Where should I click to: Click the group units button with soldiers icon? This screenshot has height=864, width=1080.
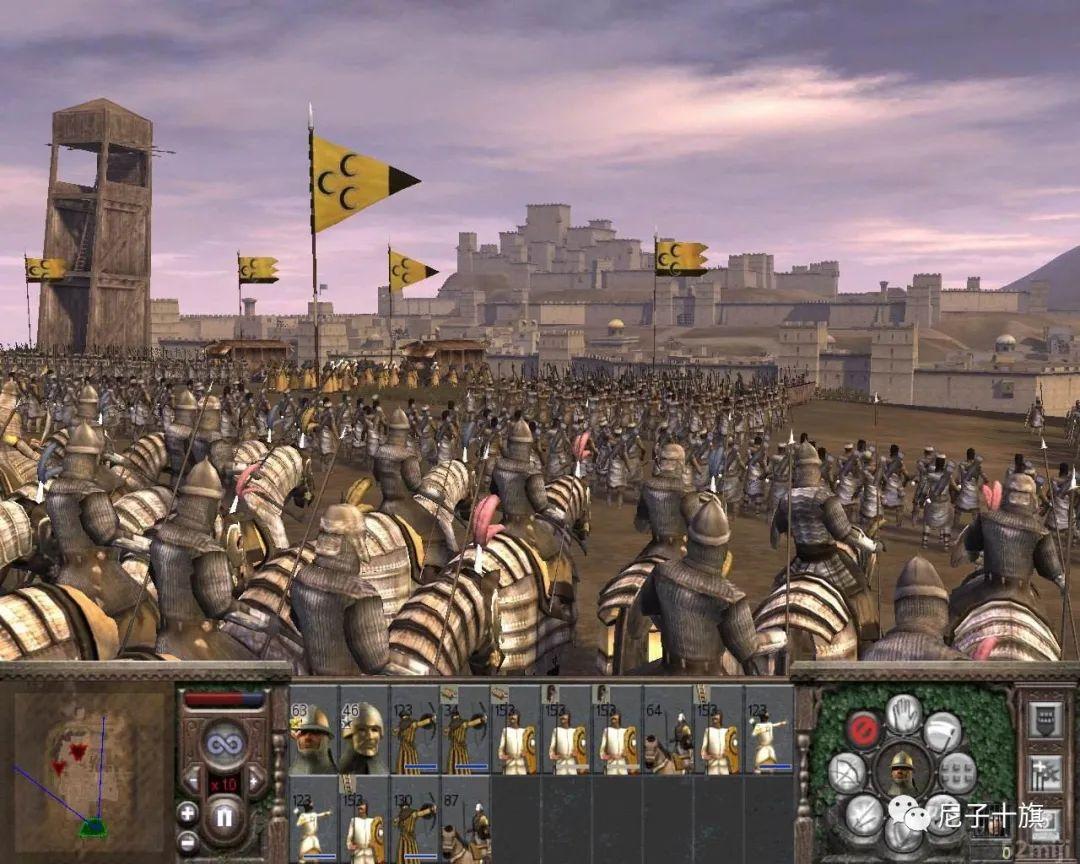[x=1044, y=773]
